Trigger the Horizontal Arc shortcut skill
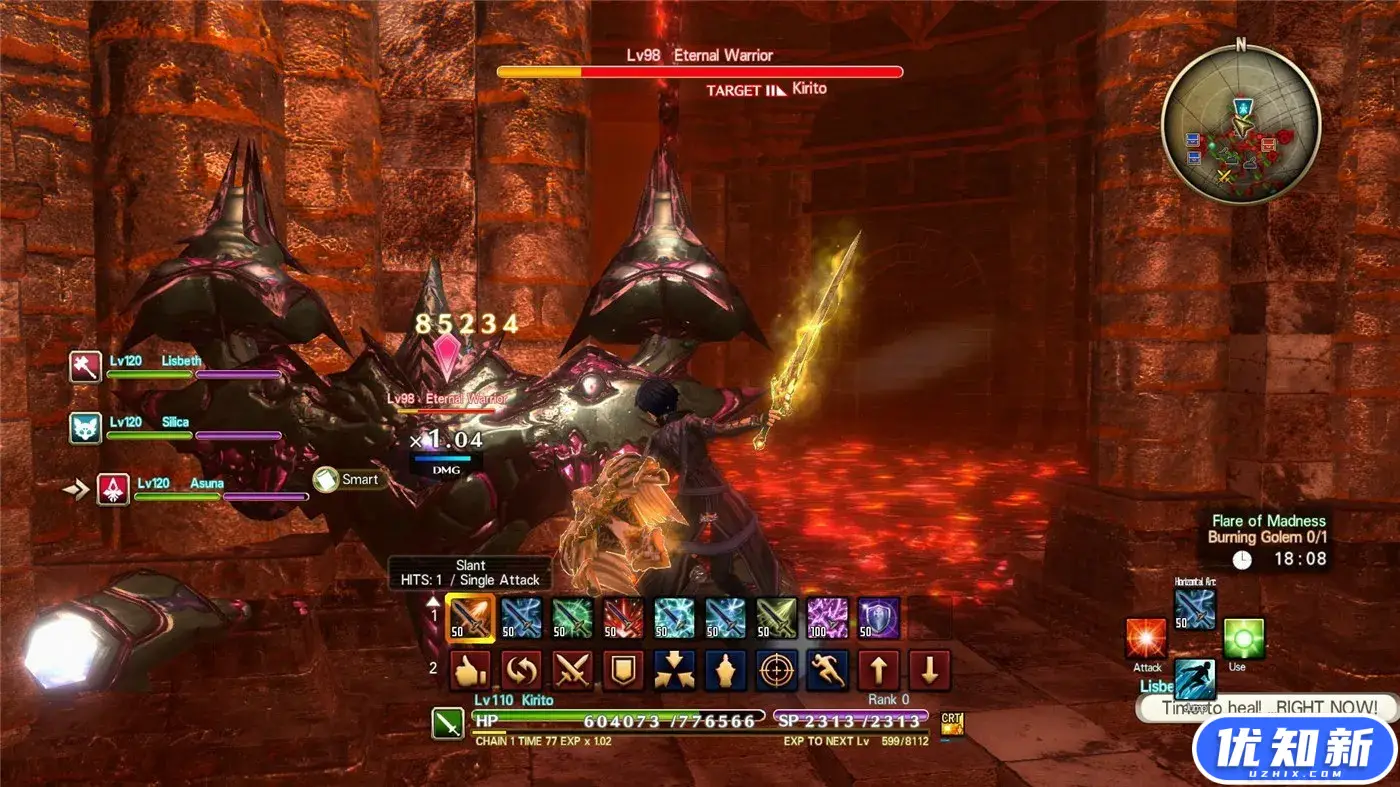Viewport: 1400px width, 787px height. 1195,609
